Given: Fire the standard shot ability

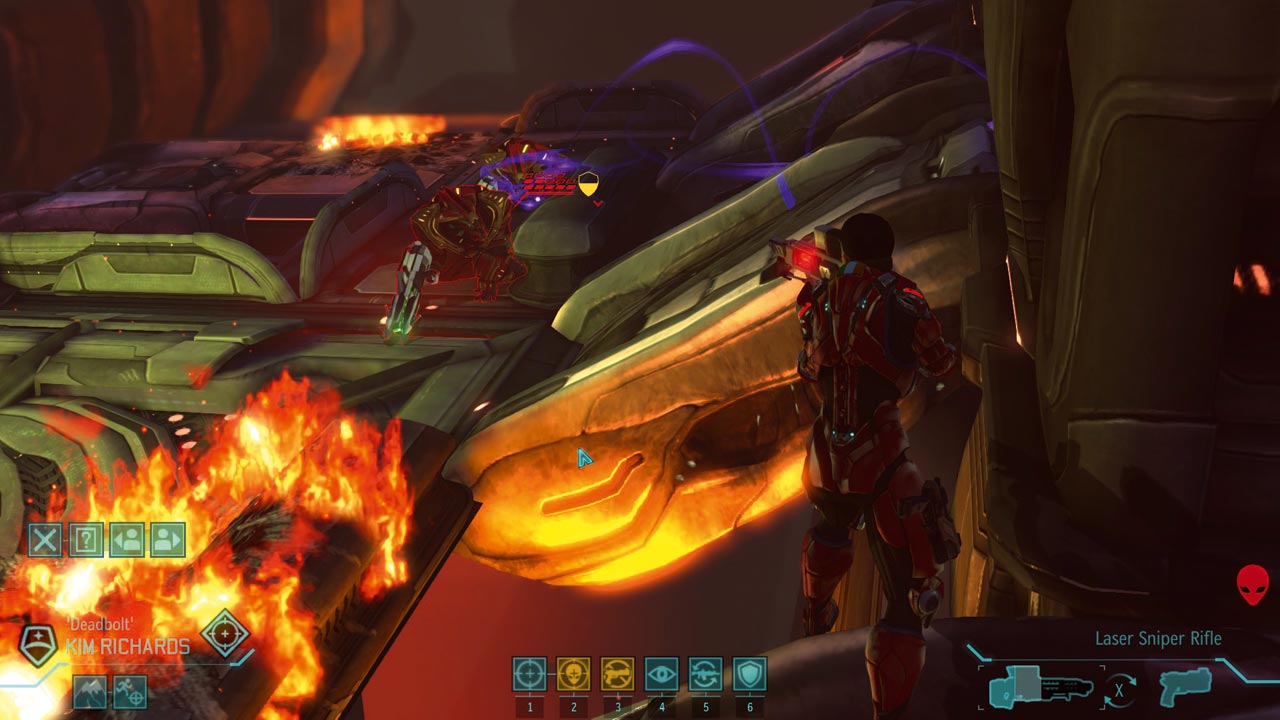Looking at the screenshot, I should click(x=529, y=674).
